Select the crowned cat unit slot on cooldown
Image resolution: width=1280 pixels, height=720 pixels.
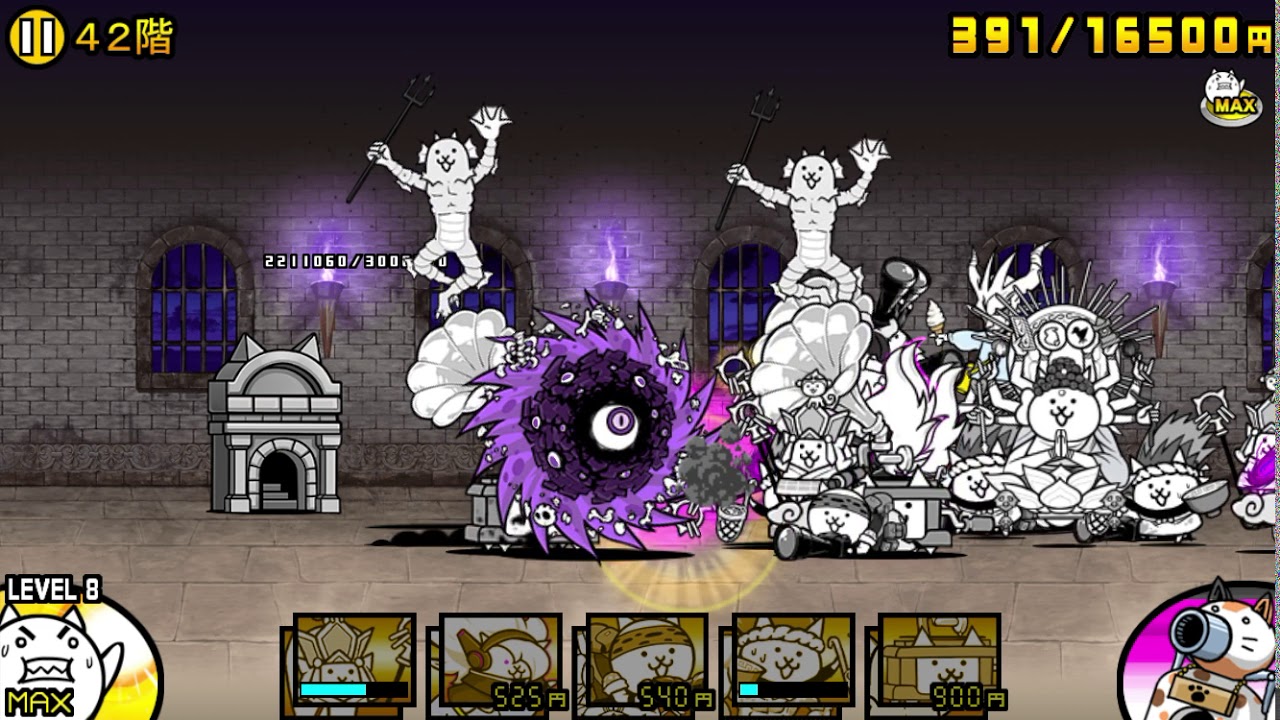(354, 660)
